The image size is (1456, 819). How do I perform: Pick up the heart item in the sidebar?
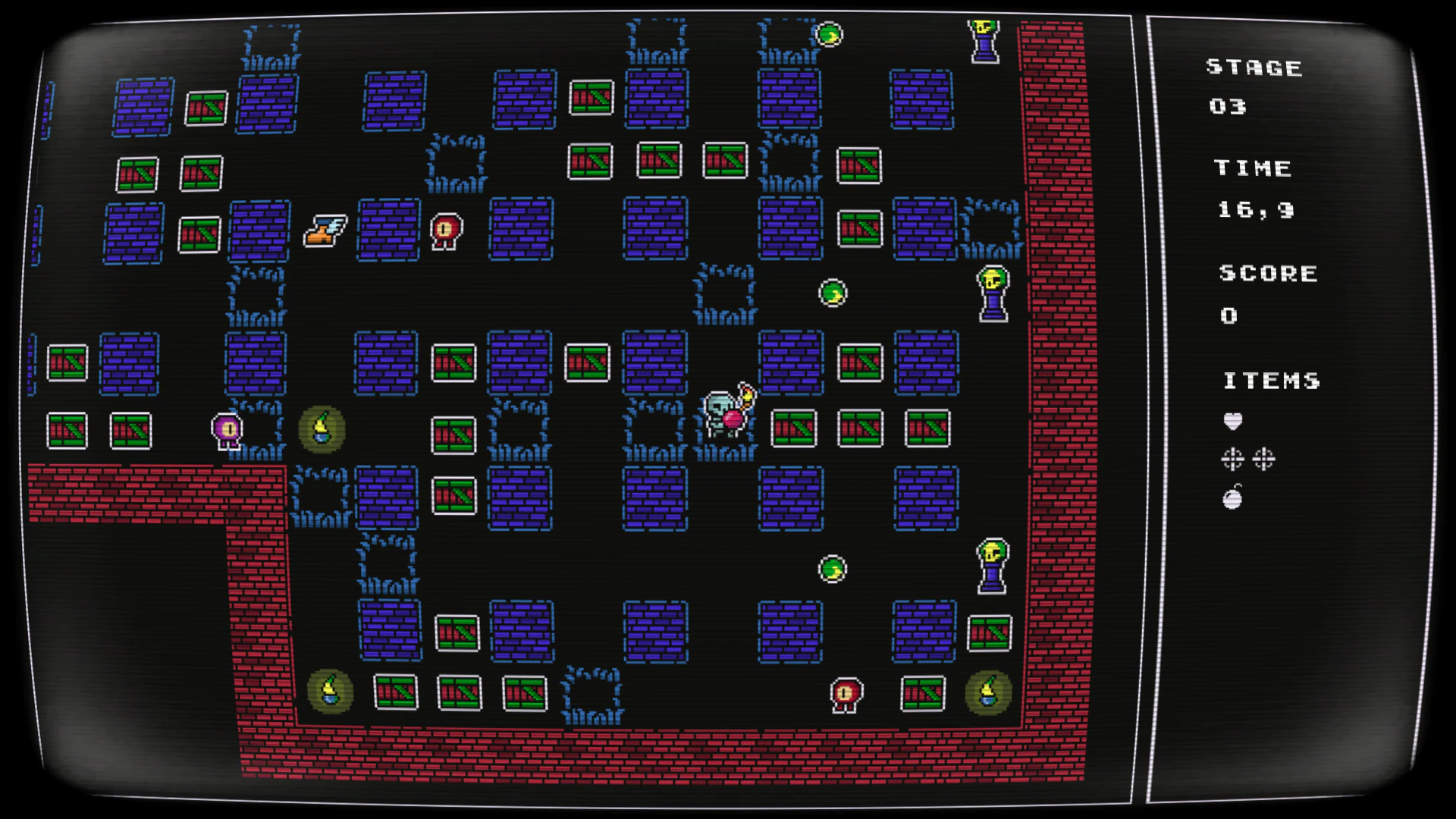tap(1233, 421)
